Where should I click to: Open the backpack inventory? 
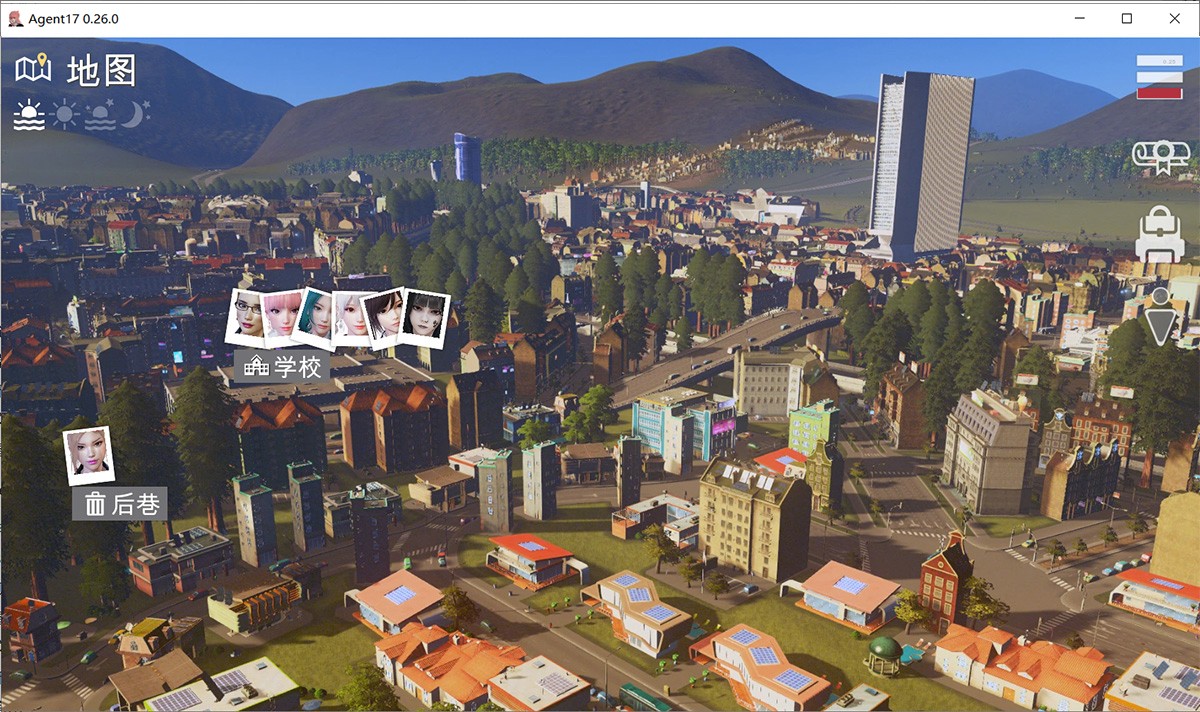(x=1160, y=235)
